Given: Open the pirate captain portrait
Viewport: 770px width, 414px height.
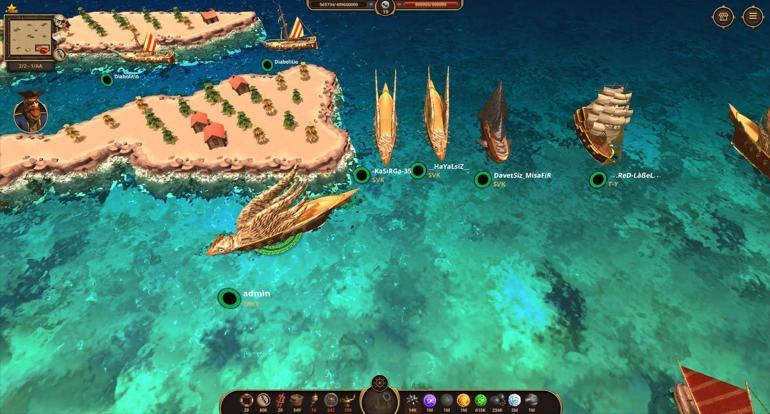Looking at the screenshot, I should [x=30, y=112].
